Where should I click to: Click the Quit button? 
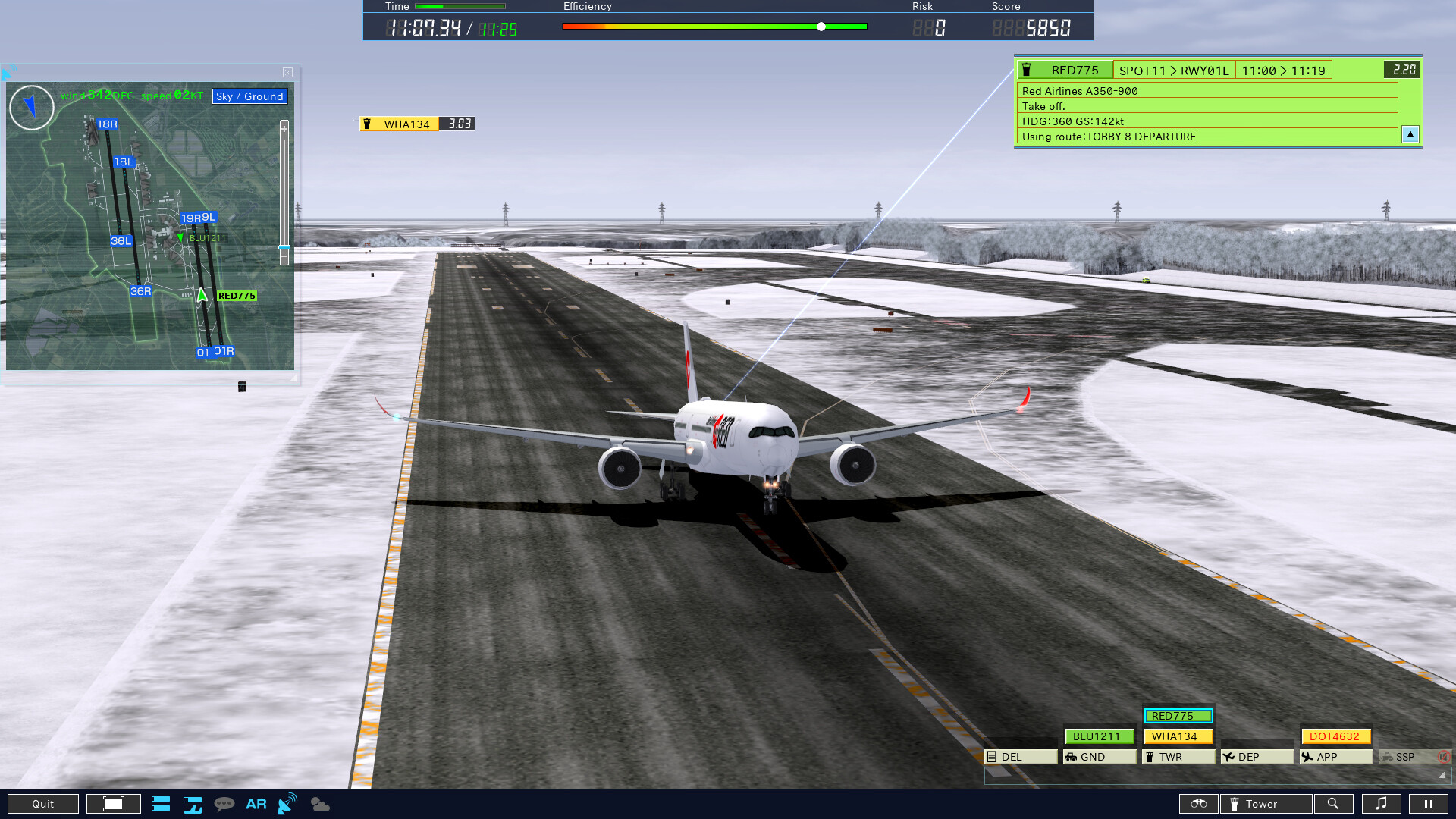click(43, 803)
